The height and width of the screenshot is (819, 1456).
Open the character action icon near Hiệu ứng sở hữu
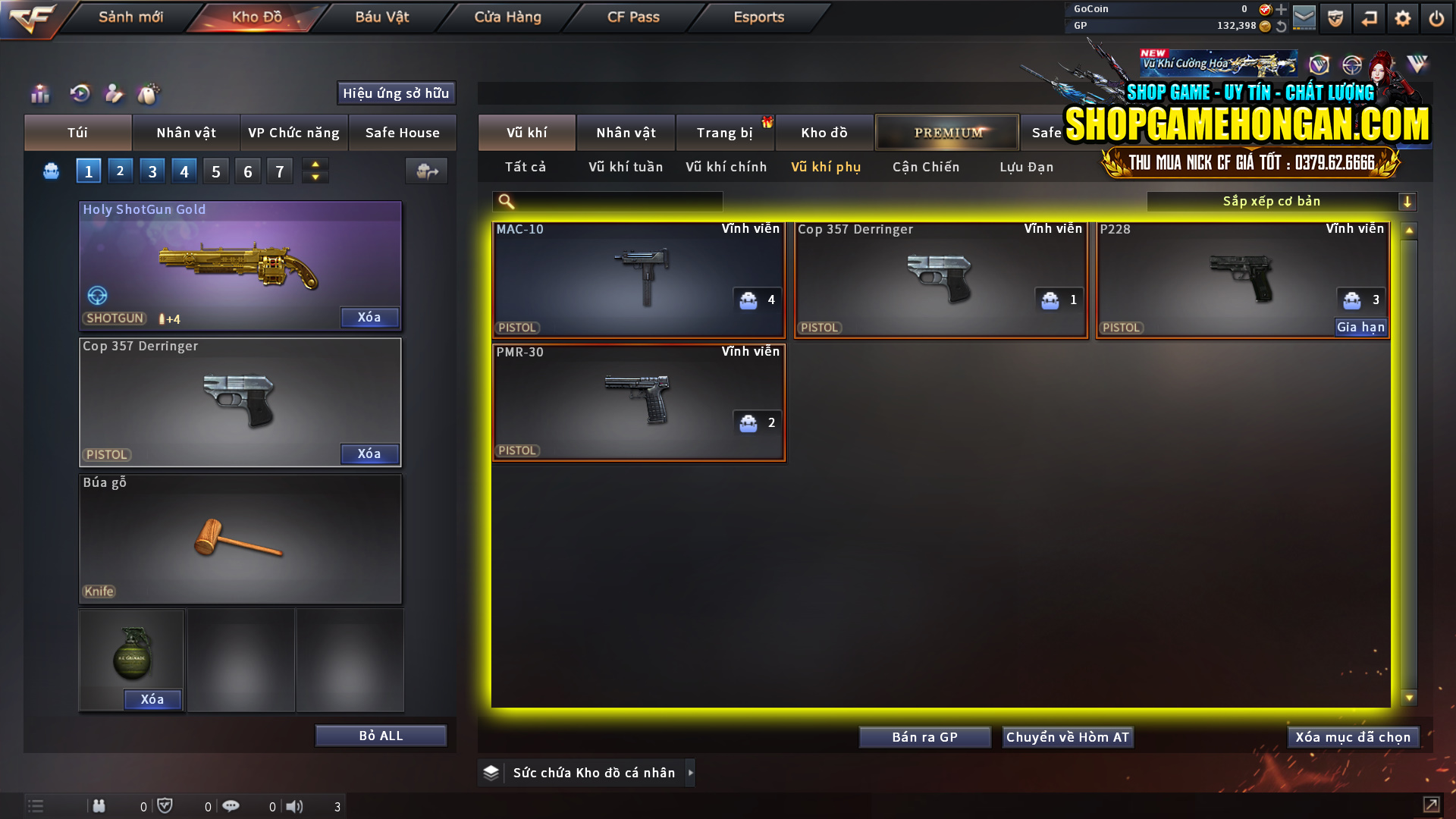pyautogui.click(x=114, y=93)
